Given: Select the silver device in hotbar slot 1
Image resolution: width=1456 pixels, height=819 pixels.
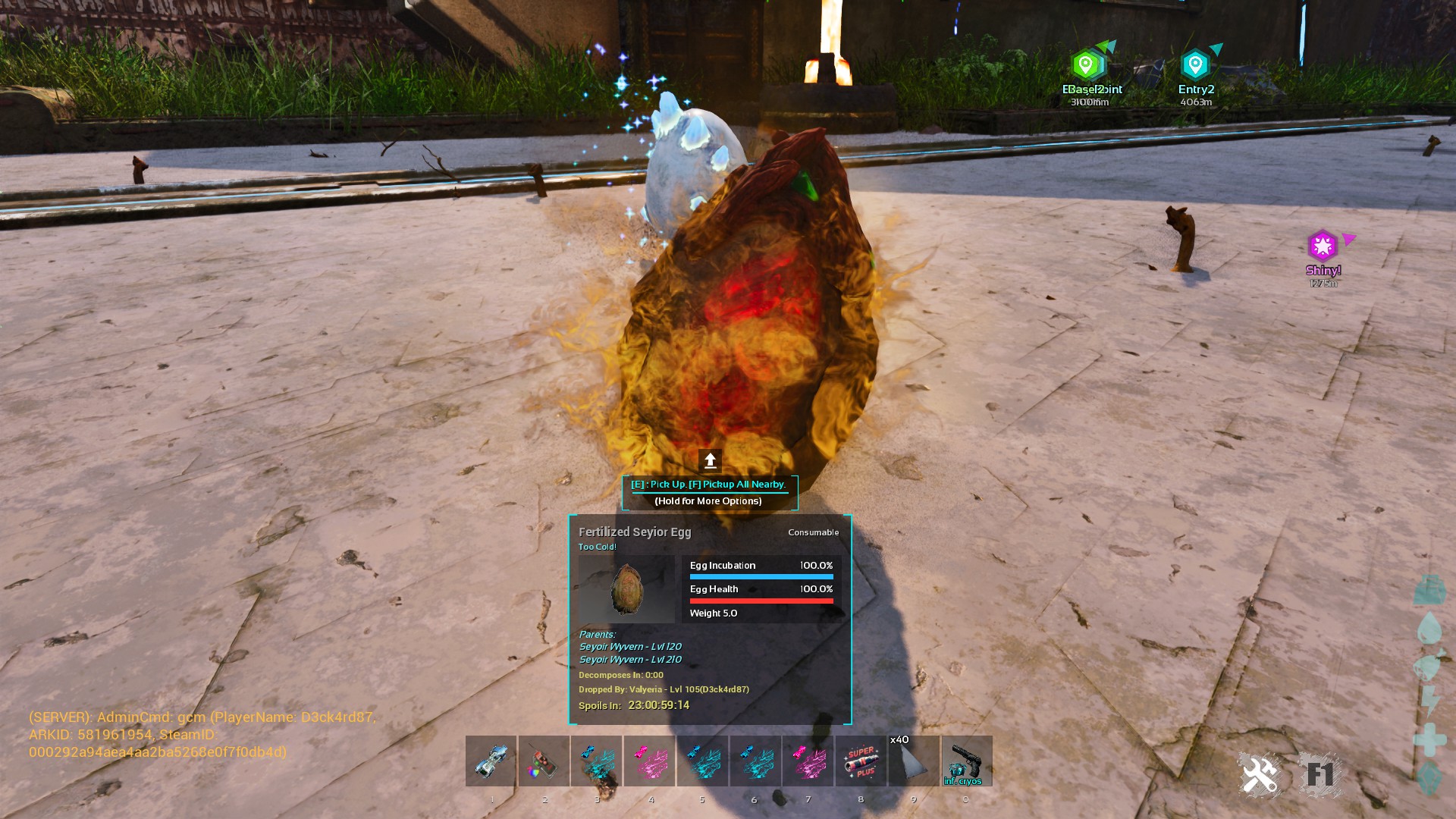Looking at the screenshot, I should click(x=491, y=761).
